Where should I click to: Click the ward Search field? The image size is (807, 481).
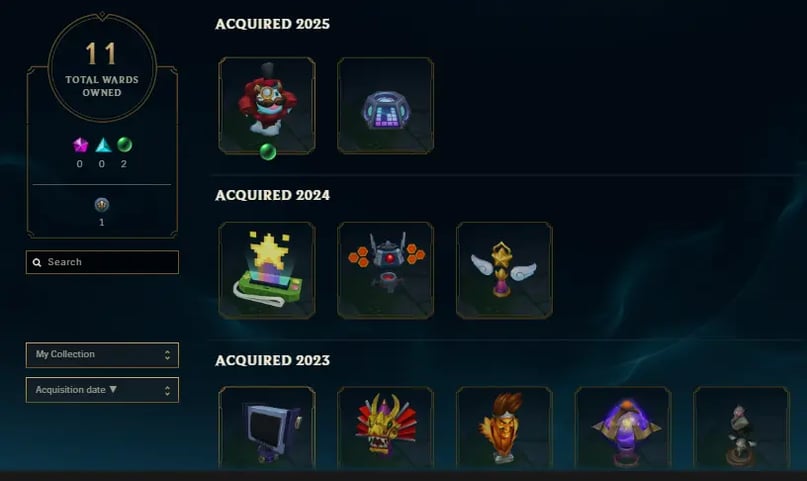pyautogui.click(x=102, y=262)
